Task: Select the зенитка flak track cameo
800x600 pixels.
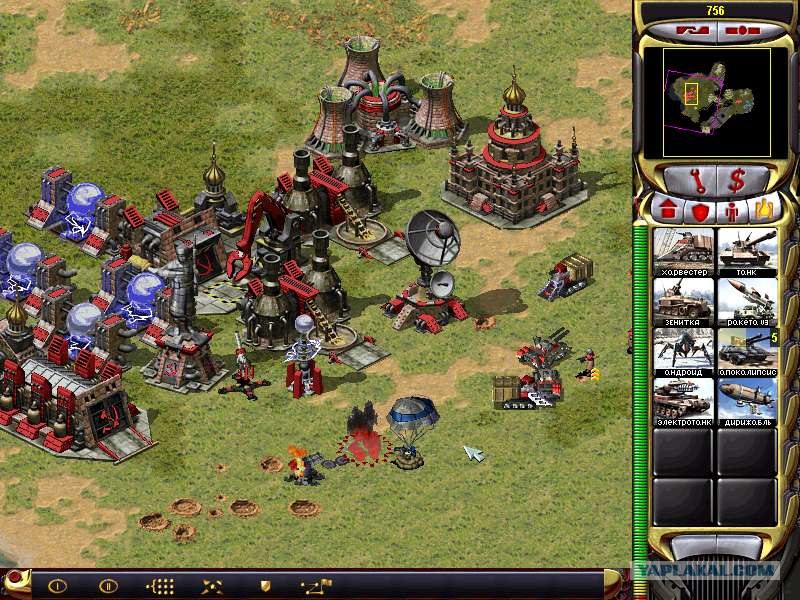Action: (683, 300)
